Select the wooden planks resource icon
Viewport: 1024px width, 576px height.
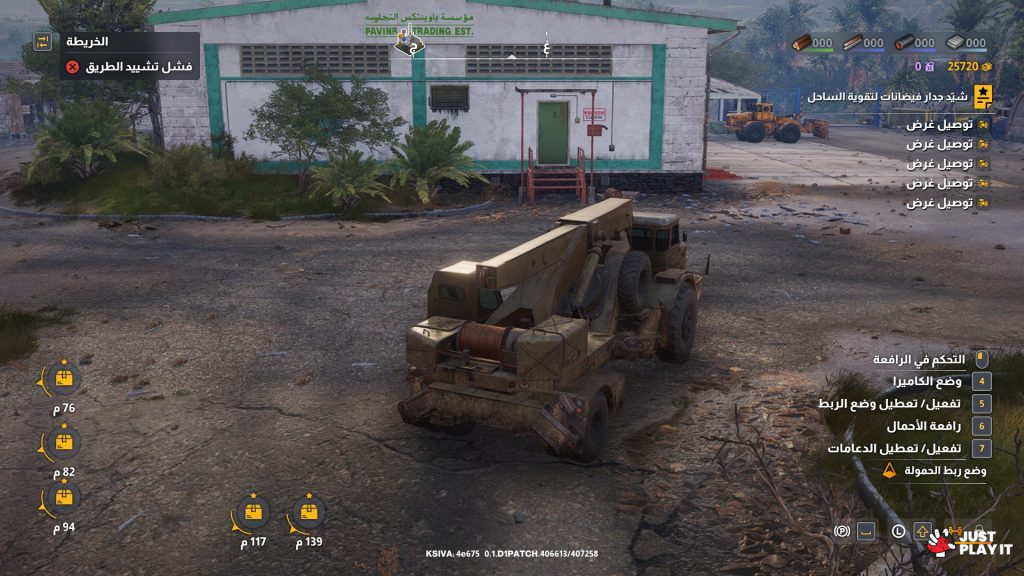(x=852, y=43)
